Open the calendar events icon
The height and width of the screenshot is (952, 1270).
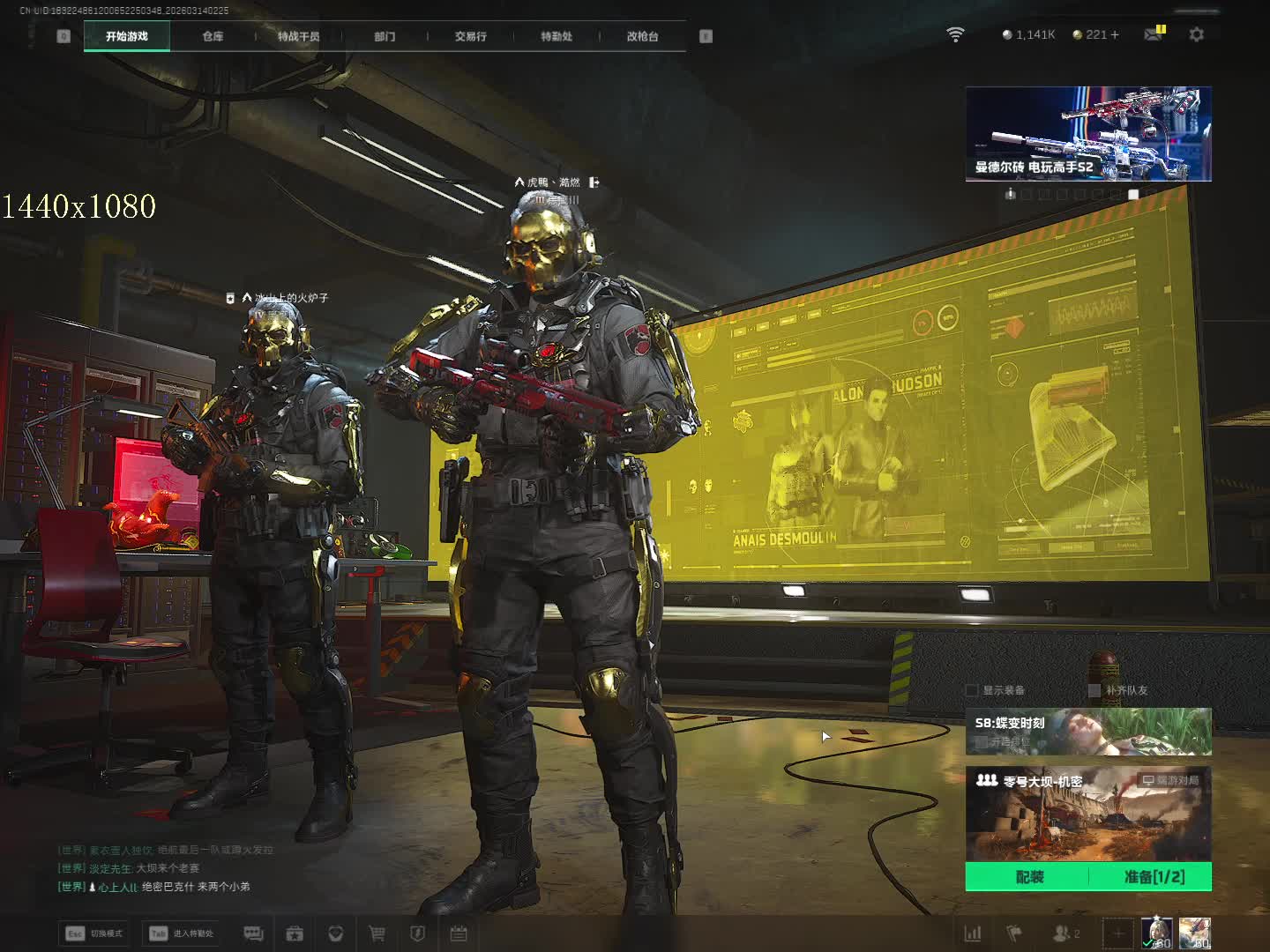pyautogui.click(x=459, y=933)
